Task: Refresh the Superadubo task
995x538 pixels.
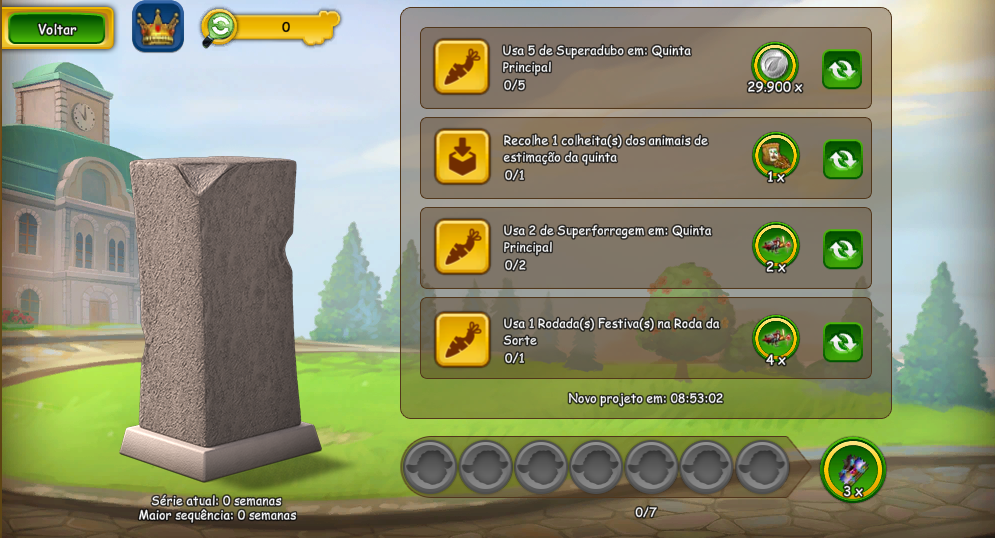Action: 842,69
